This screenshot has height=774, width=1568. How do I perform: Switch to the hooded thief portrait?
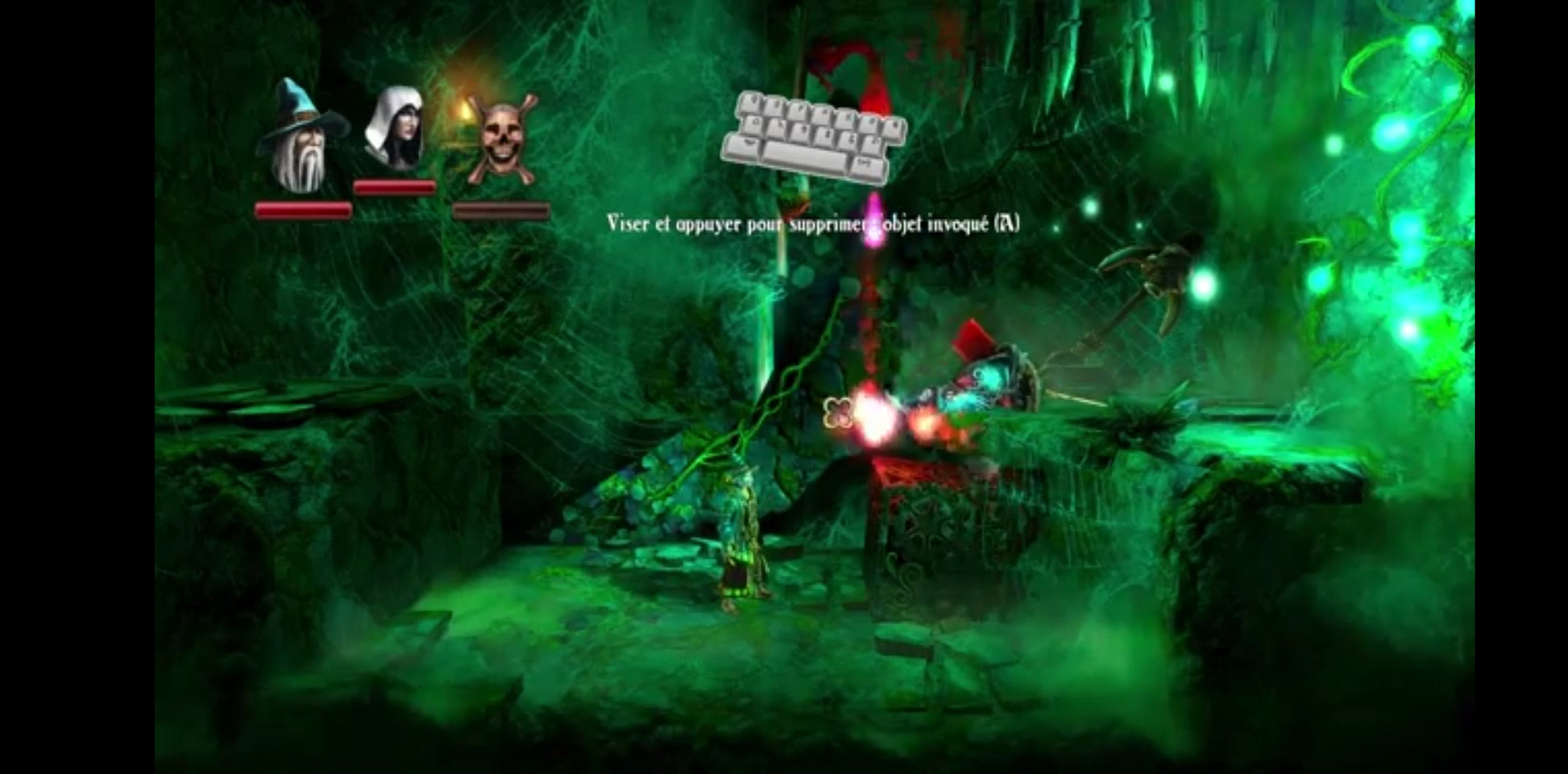(394, 129)
